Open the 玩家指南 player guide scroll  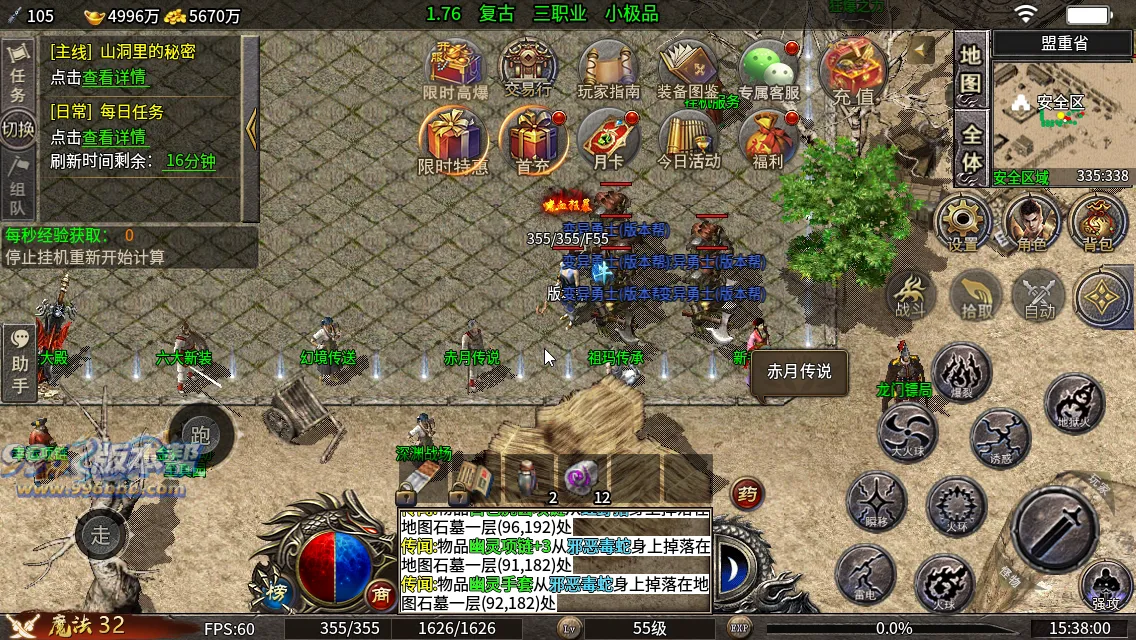[608, 68]
